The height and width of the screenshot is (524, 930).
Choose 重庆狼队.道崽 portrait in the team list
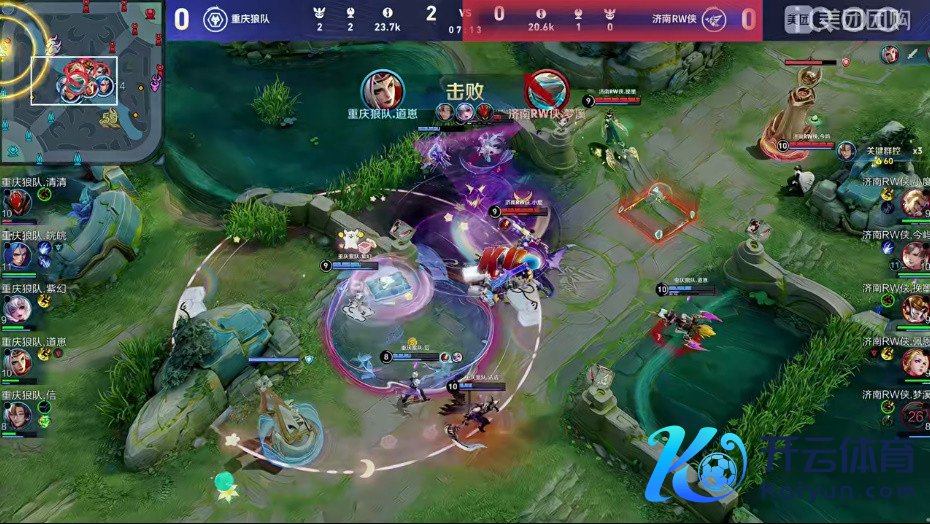coord(18,362)
